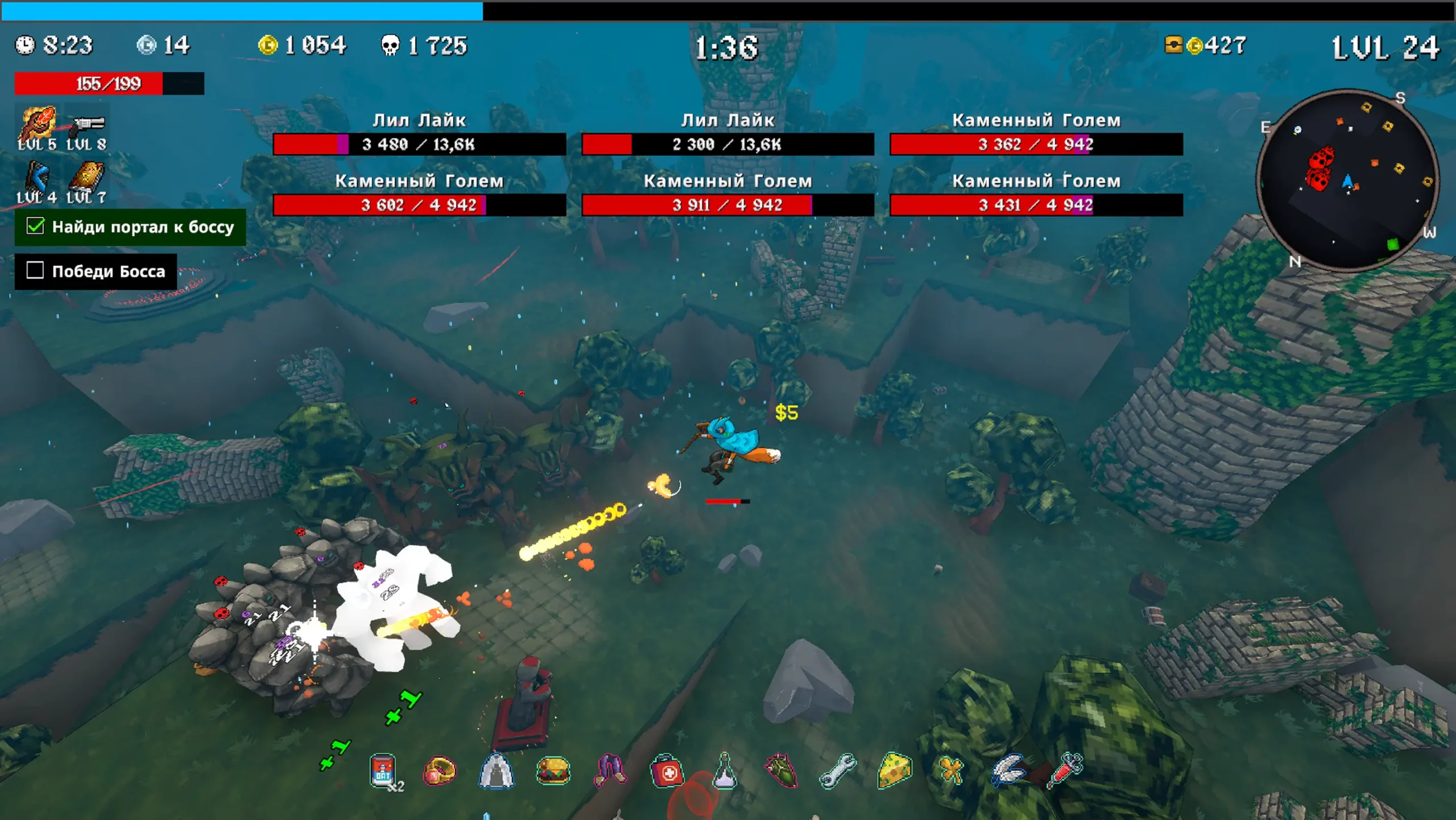Viewport: 1456px width, 820px height.
Task: Select the burger item
Action: coord(553,772)
